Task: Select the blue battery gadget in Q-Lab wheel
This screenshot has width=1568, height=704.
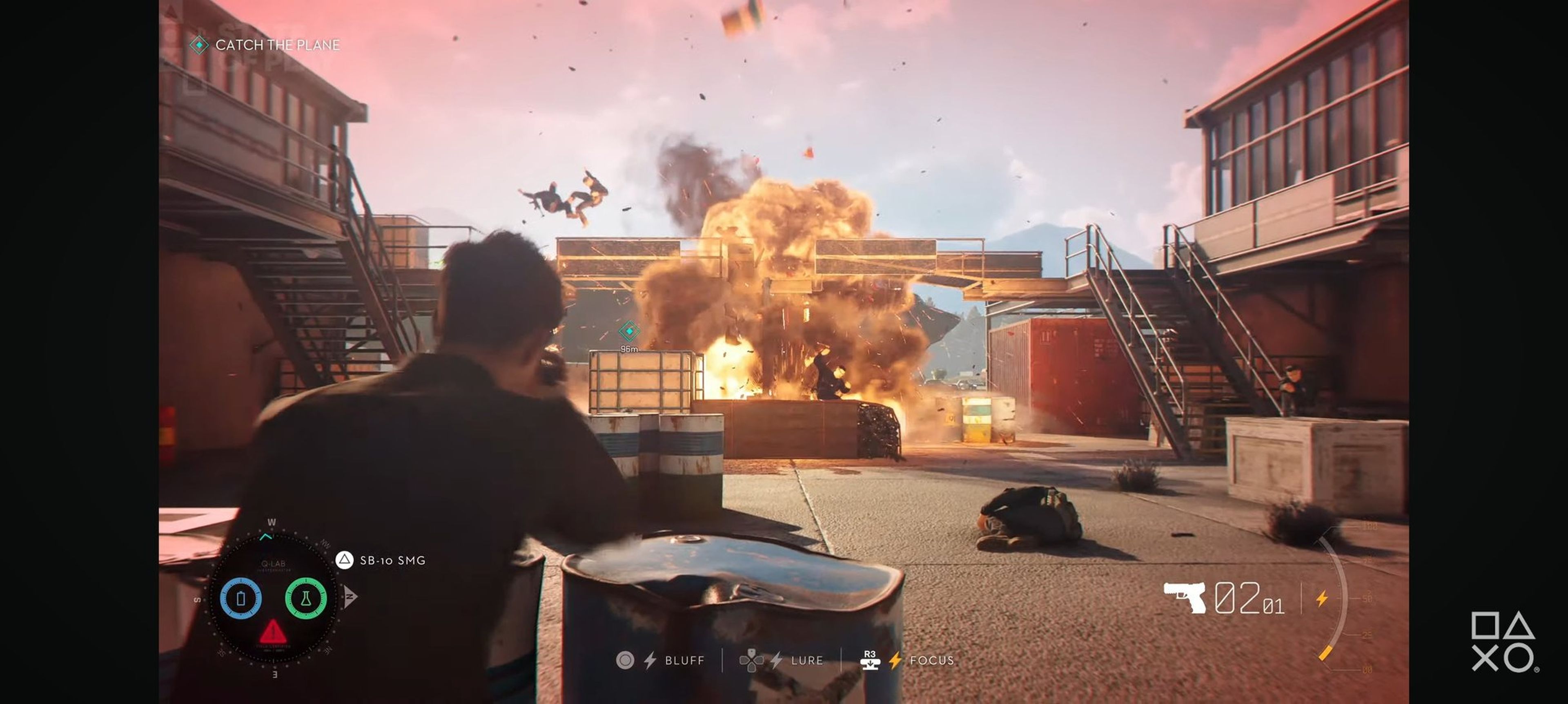Action: (x=241, y=598)
